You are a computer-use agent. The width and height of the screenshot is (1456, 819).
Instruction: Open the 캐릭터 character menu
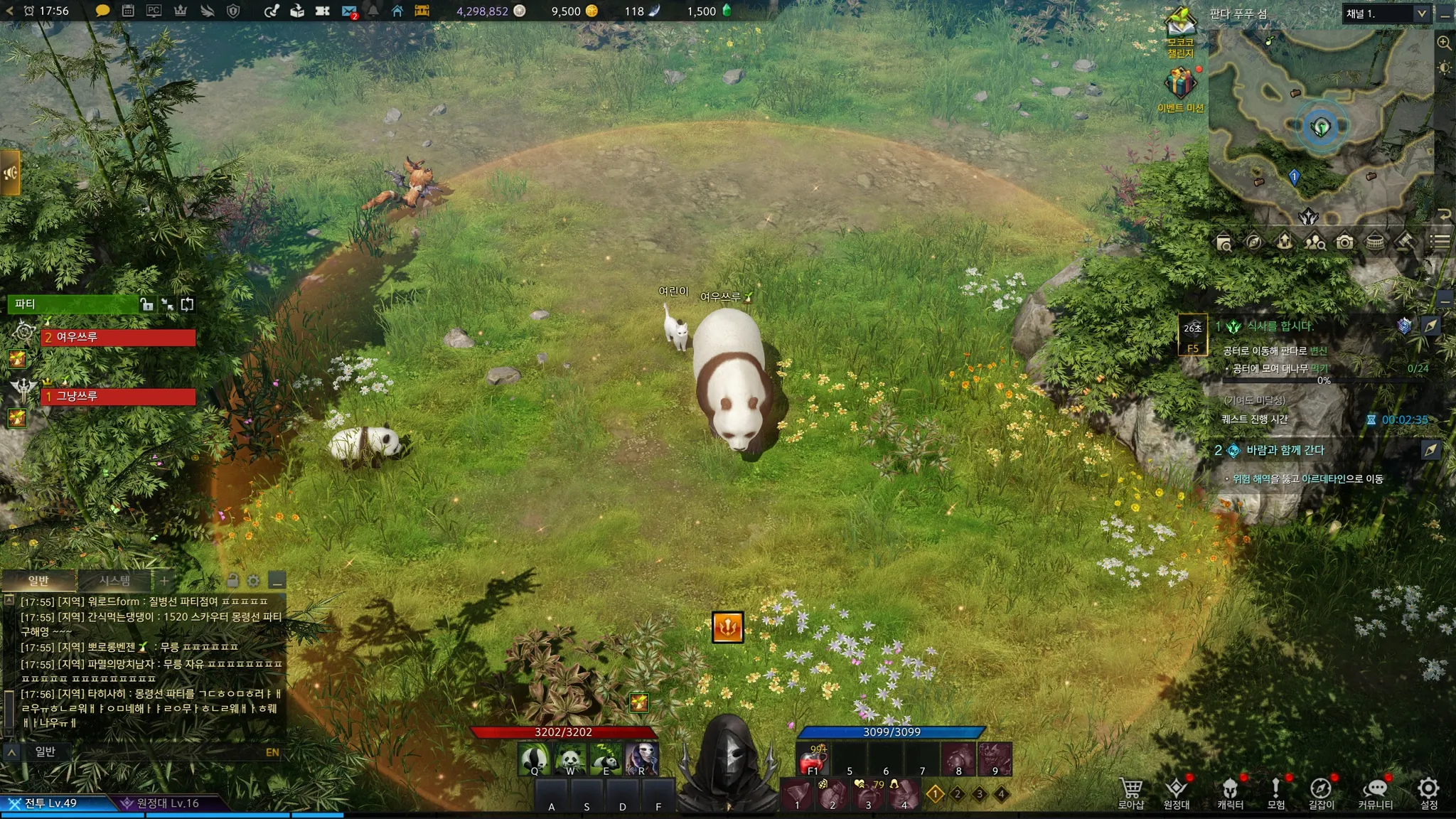coord(1230,792)
